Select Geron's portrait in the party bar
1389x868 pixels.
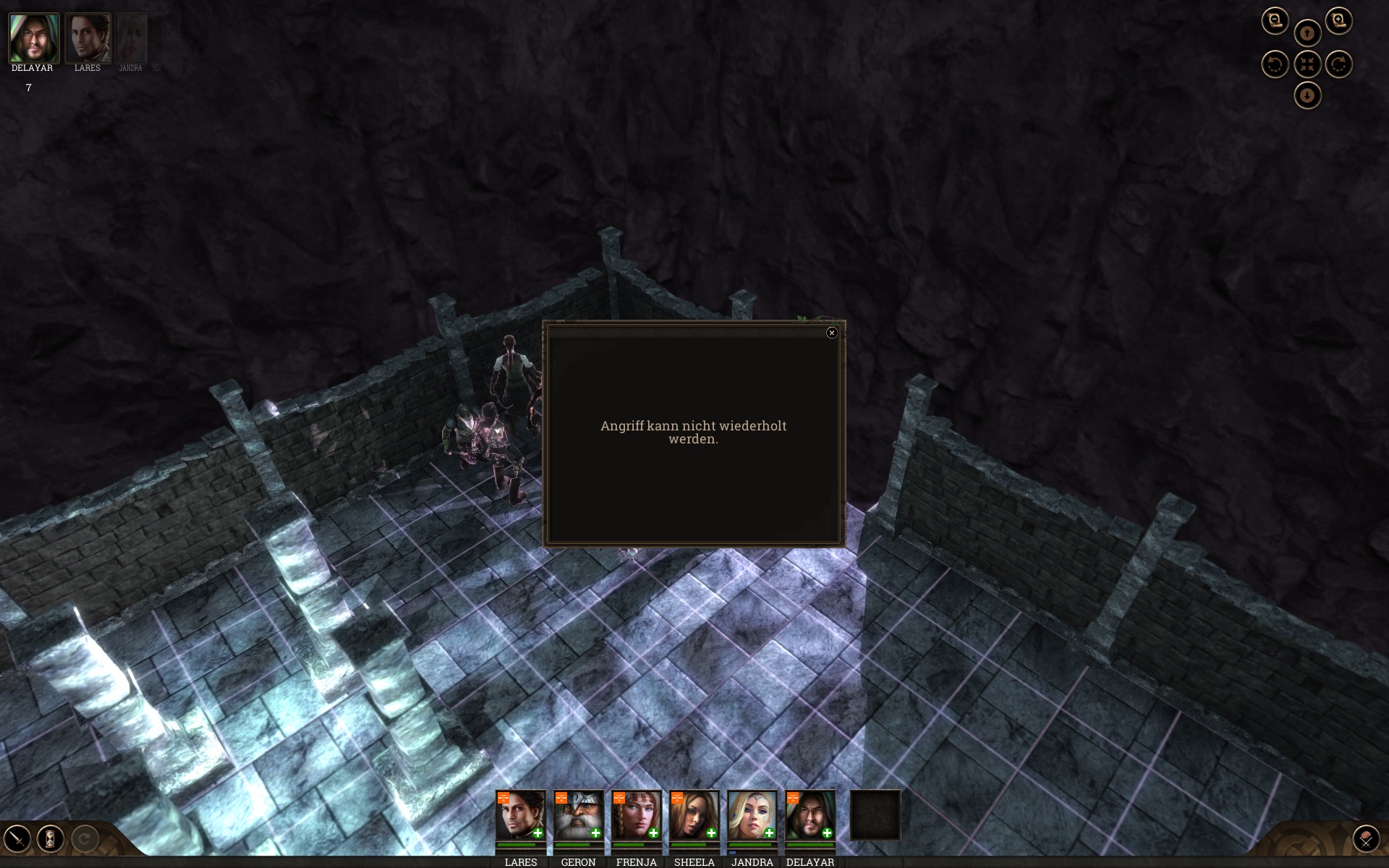pyautogui.click(x=578, y=815)
